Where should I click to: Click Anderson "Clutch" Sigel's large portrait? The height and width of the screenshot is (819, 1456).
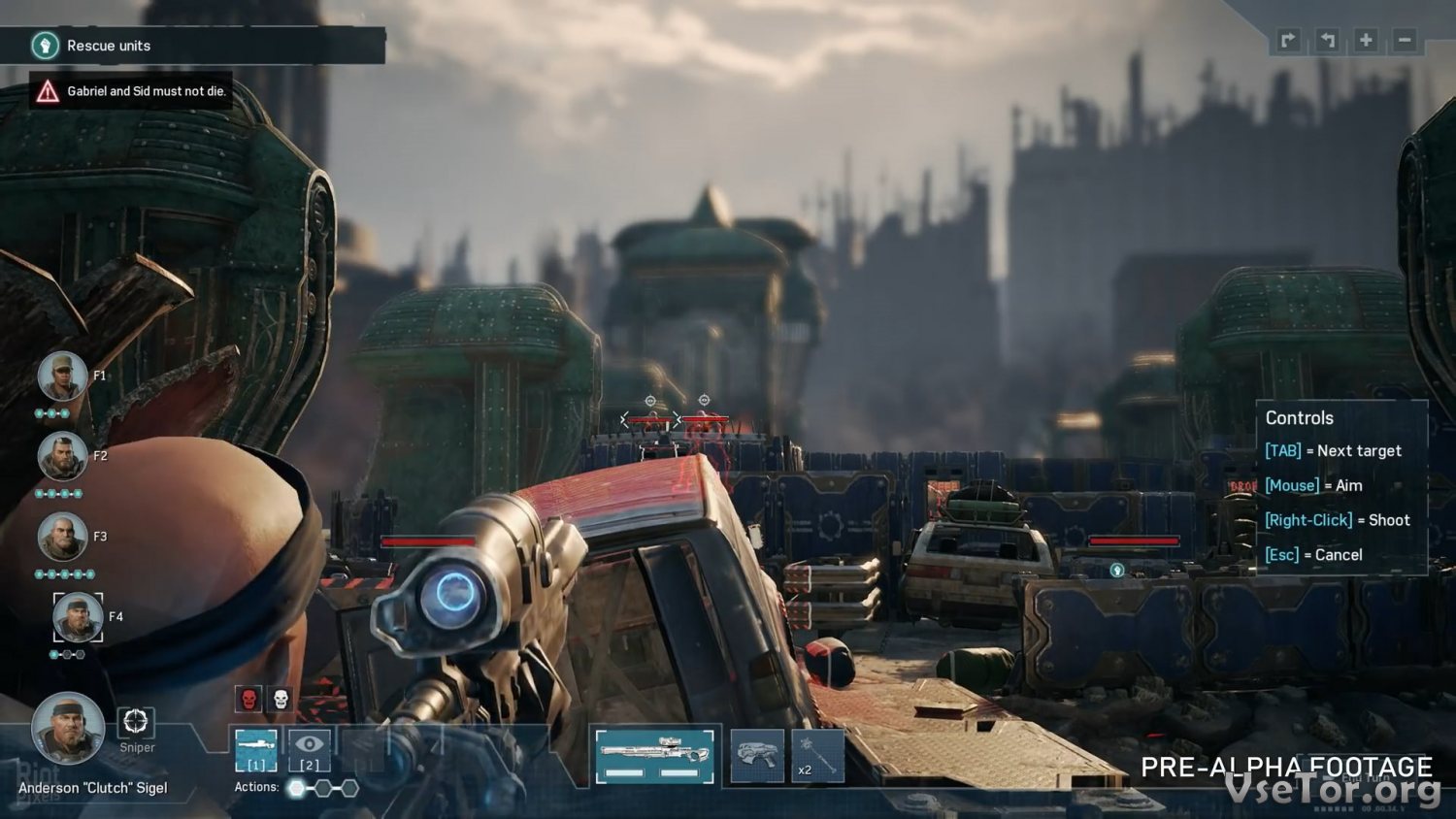(68, 728)
